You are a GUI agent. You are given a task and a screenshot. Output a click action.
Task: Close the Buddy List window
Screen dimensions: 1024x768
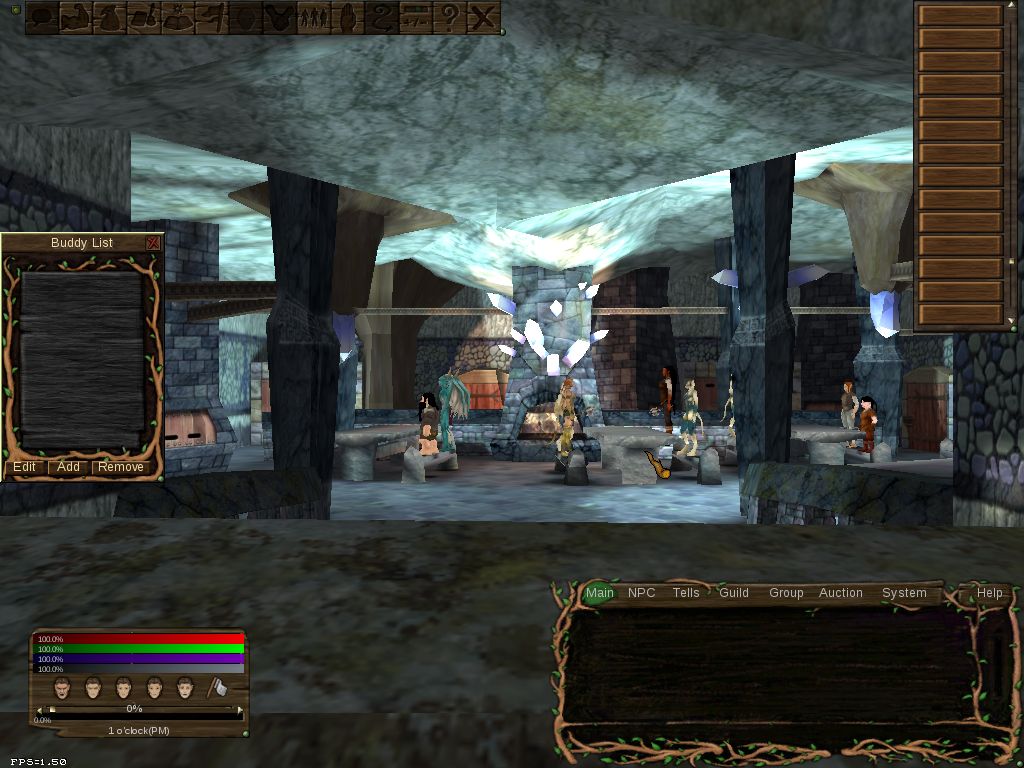(x=153, y=243)
